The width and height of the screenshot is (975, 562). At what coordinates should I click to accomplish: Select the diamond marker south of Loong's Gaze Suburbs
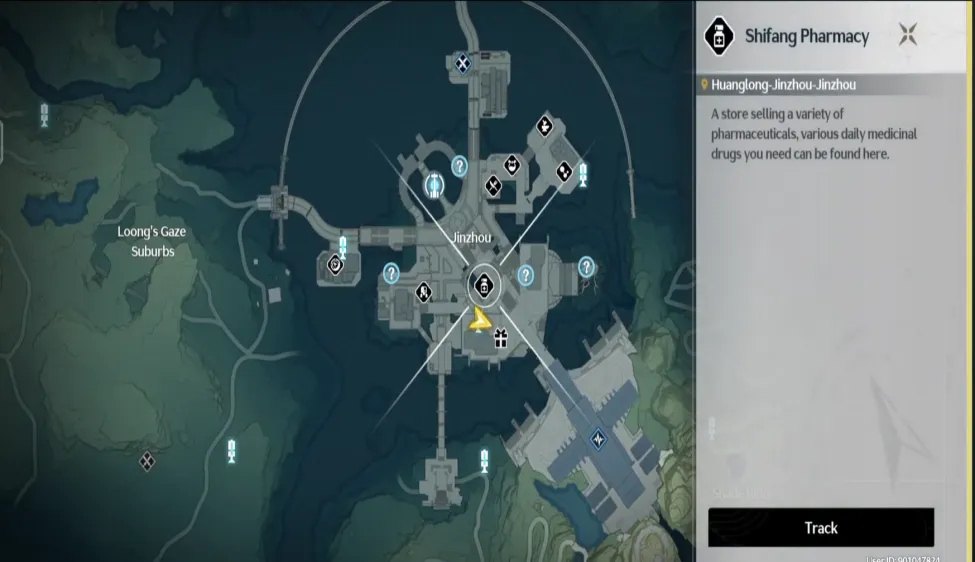click(147, 460)
